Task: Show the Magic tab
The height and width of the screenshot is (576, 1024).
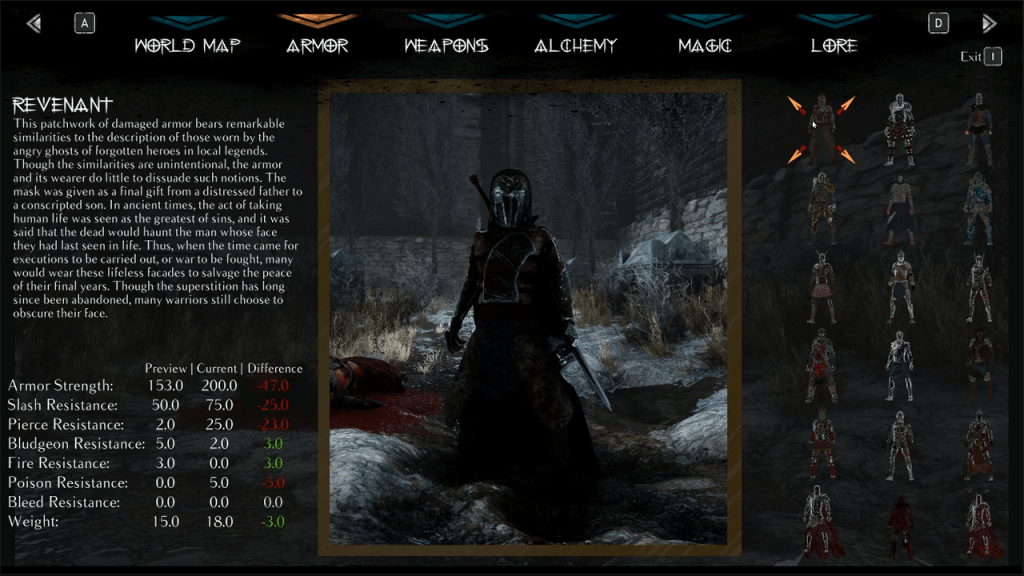Action: [705, 45]
